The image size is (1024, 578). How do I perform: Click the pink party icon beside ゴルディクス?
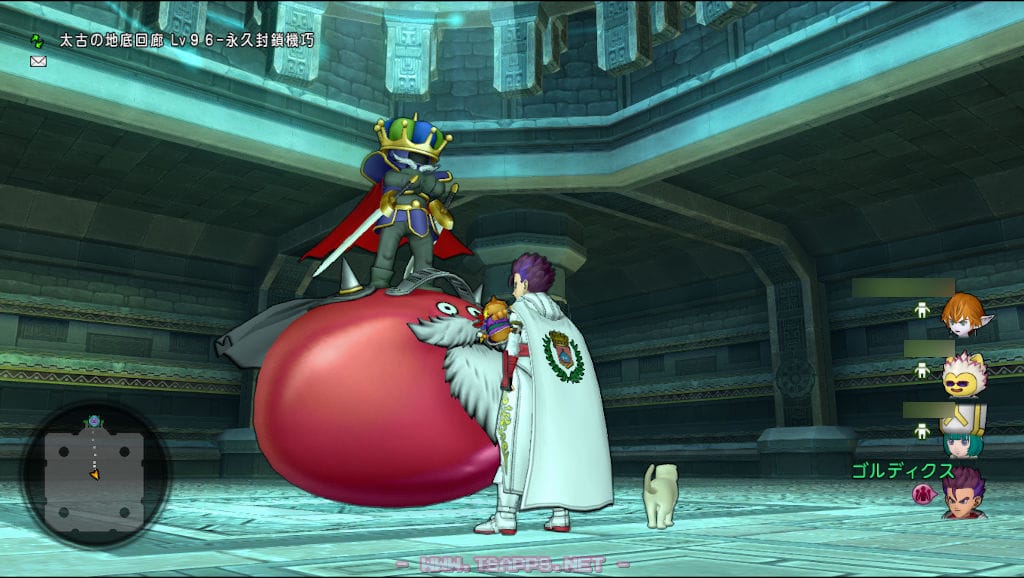923,493
